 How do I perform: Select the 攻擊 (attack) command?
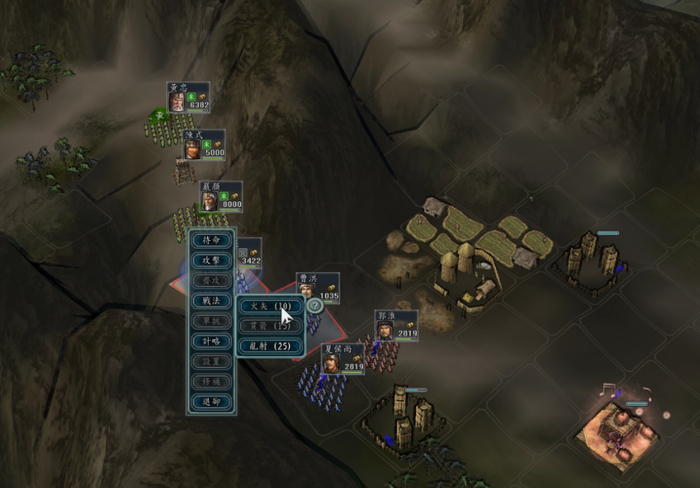click(211, 261)
